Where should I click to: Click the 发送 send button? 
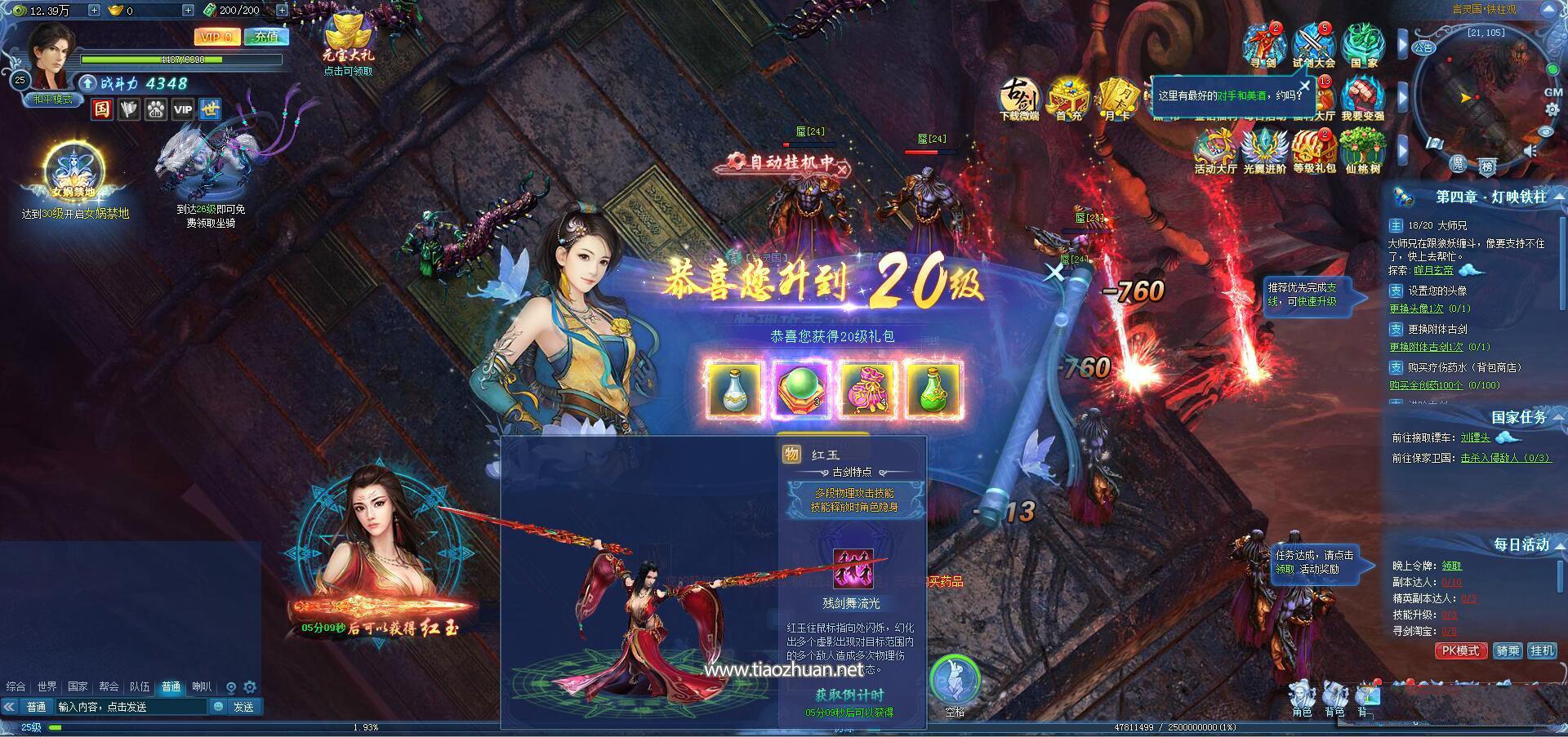click(243, 707)
